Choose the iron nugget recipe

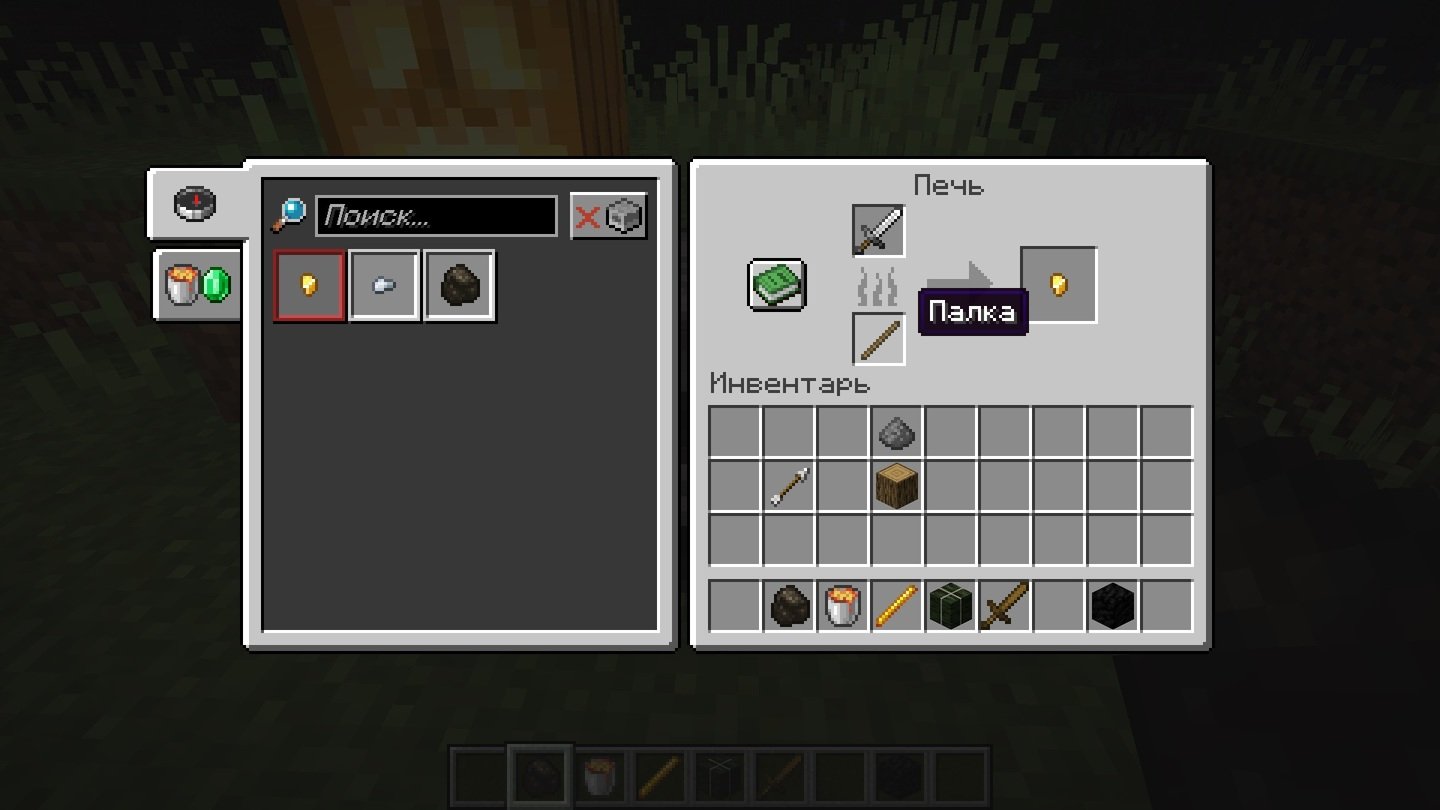[x=384, y=286]
